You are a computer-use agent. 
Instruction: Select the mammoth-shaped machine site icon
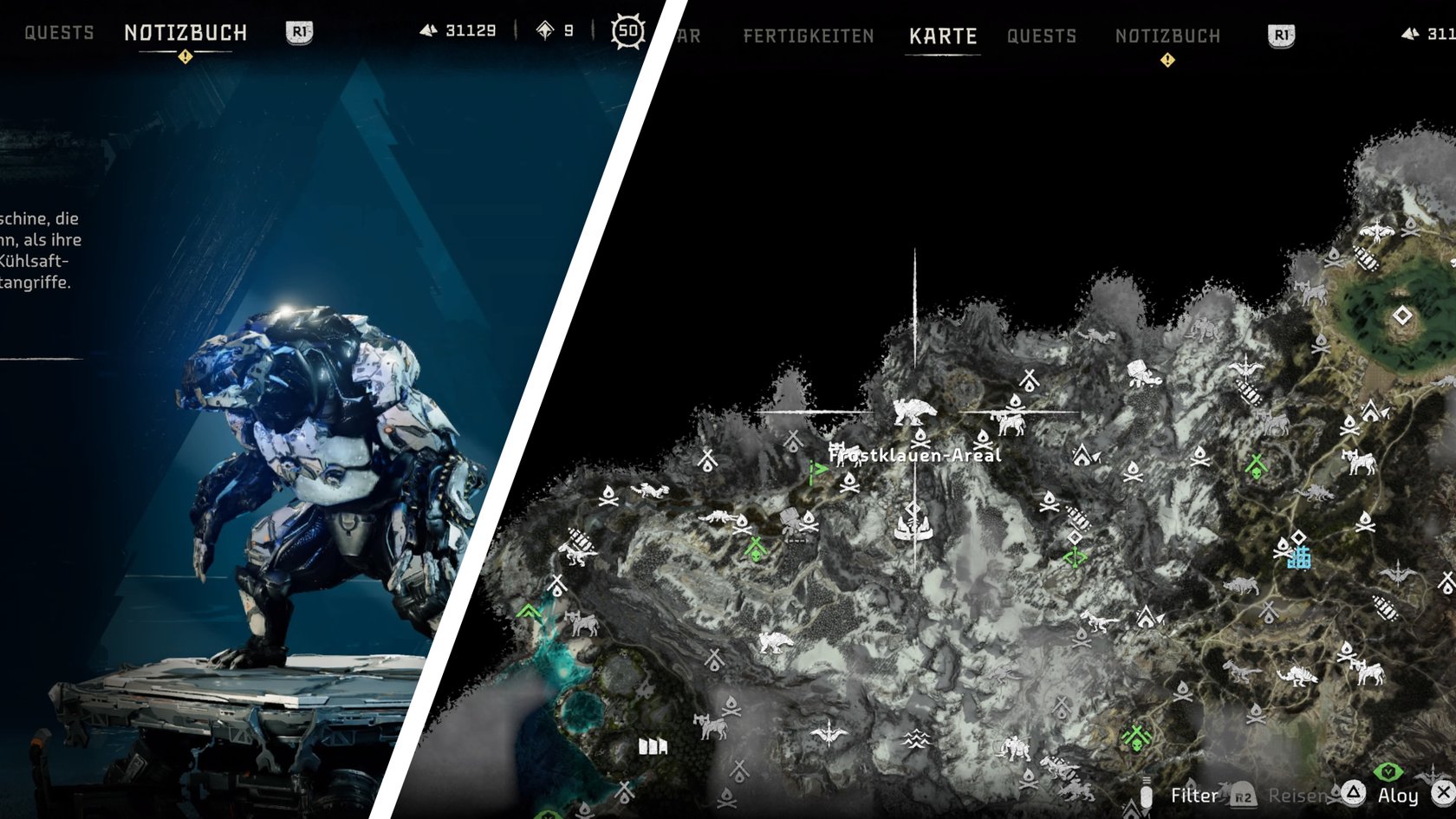tap(1013, 747)
